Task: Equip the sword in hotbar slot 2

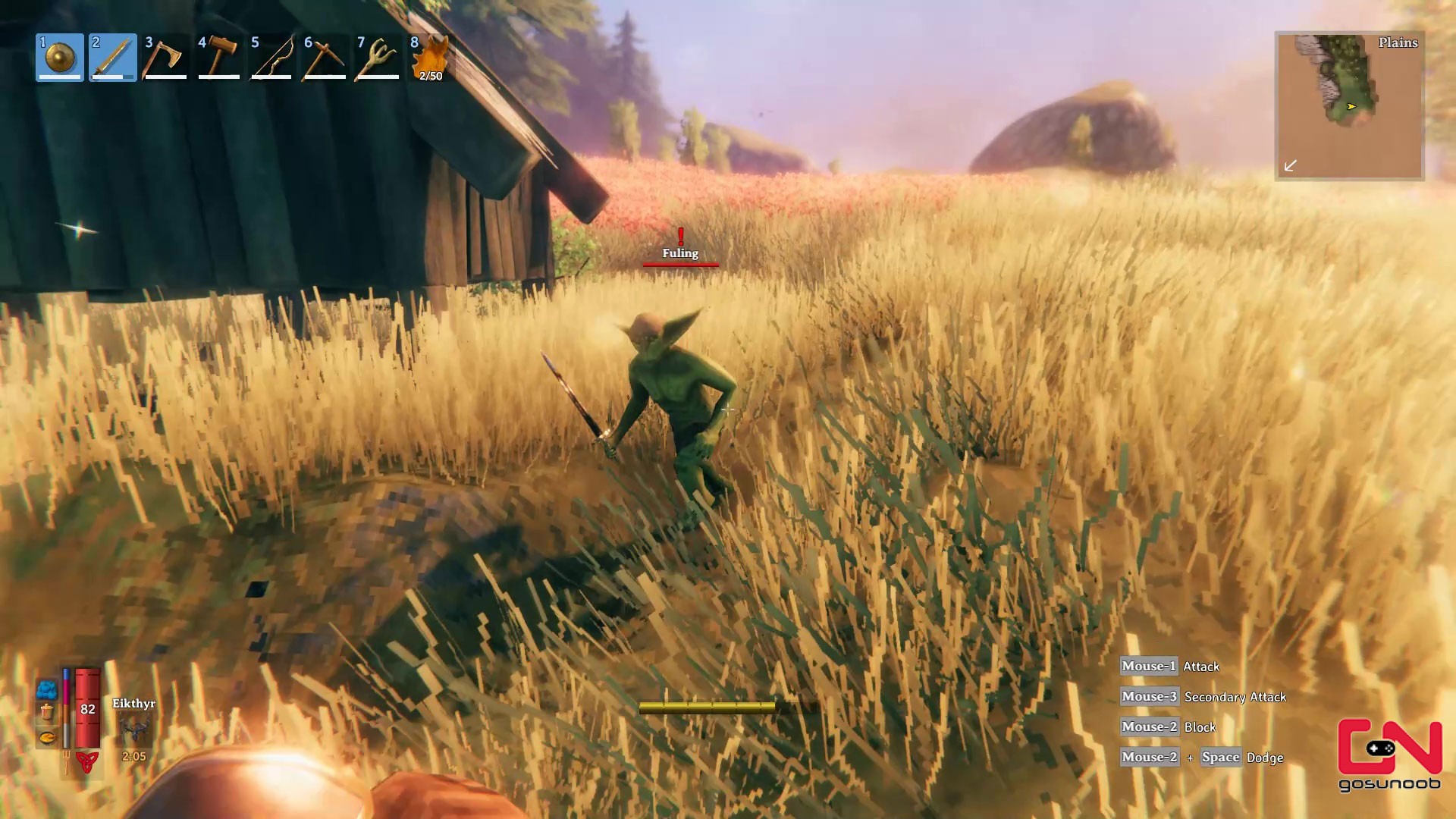Action: point(112,57)
